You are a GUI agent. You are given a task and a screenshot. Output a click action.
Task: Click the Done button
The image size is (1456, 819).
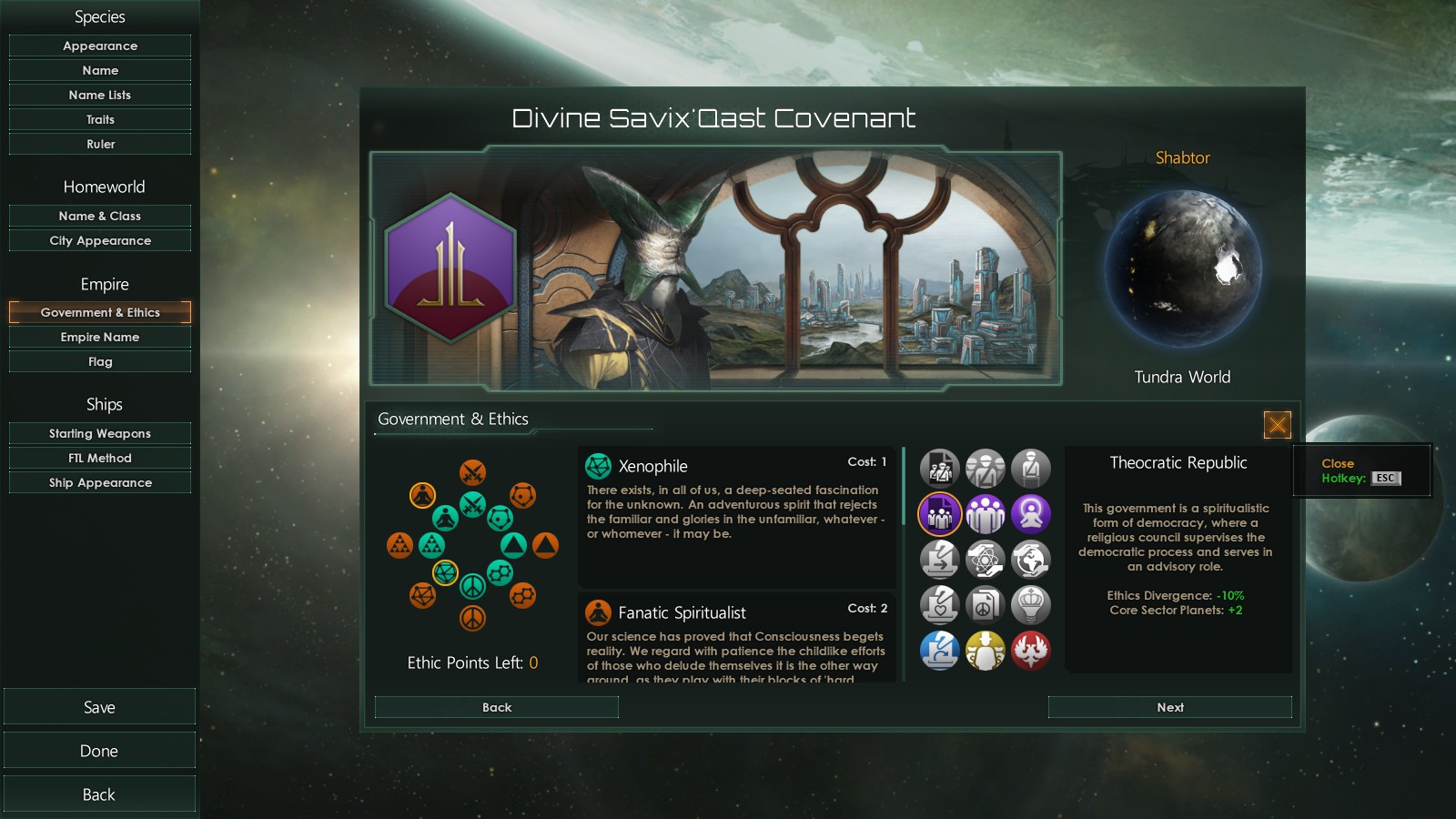[99, 751]
